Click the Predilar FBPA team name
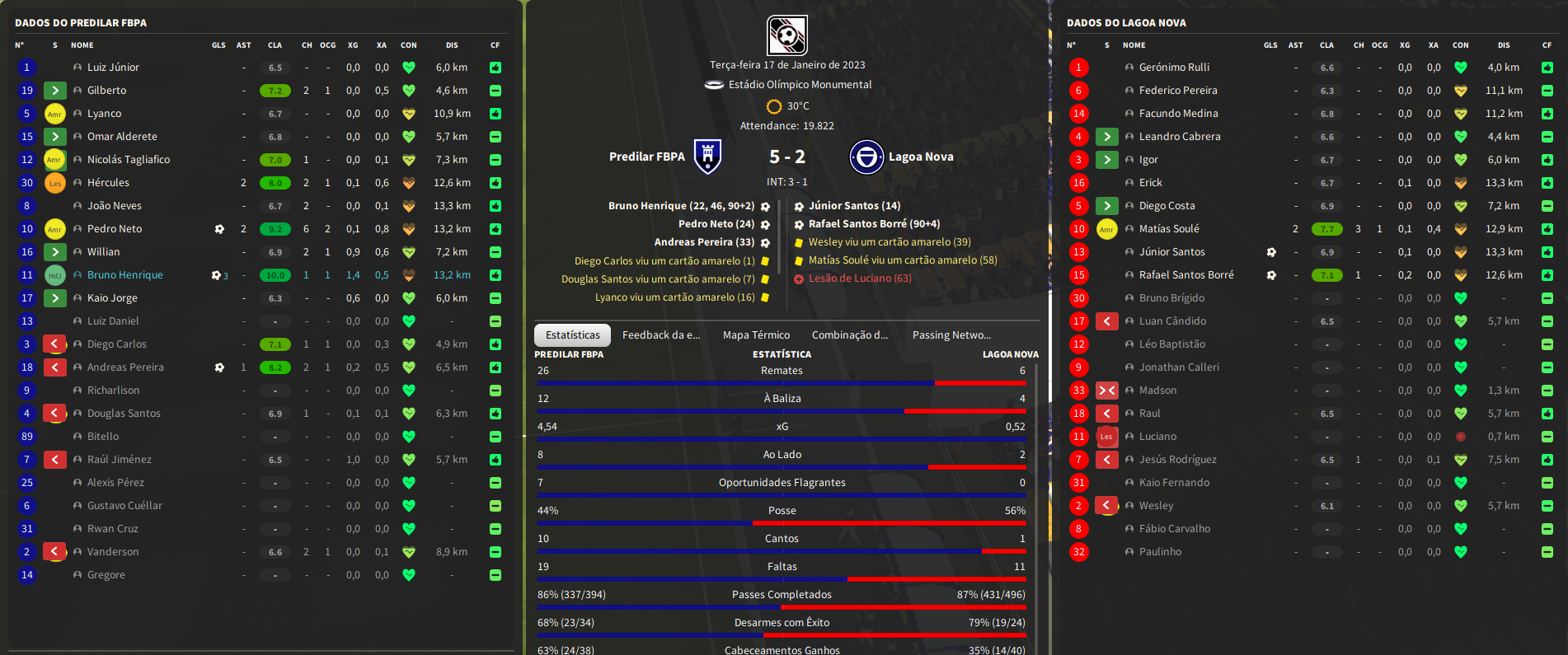The height and width of the screenshot is (655, 1568). pyautogui.click(x=646, y=157)
